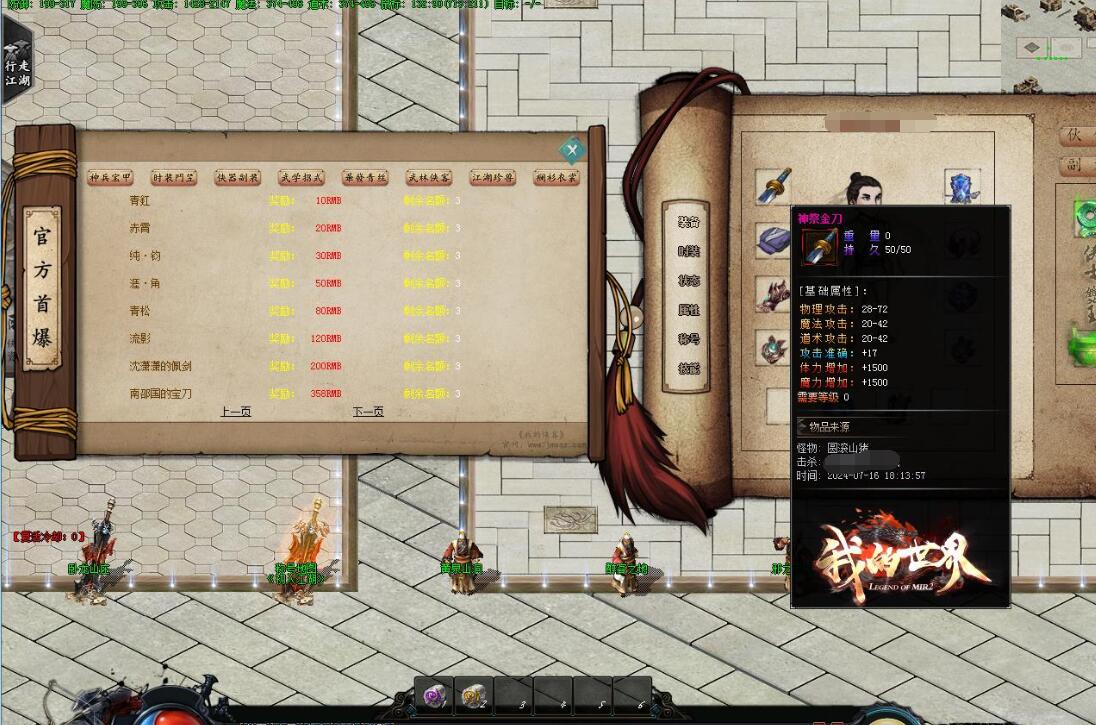Click the blue armor equipment slot

962,186
